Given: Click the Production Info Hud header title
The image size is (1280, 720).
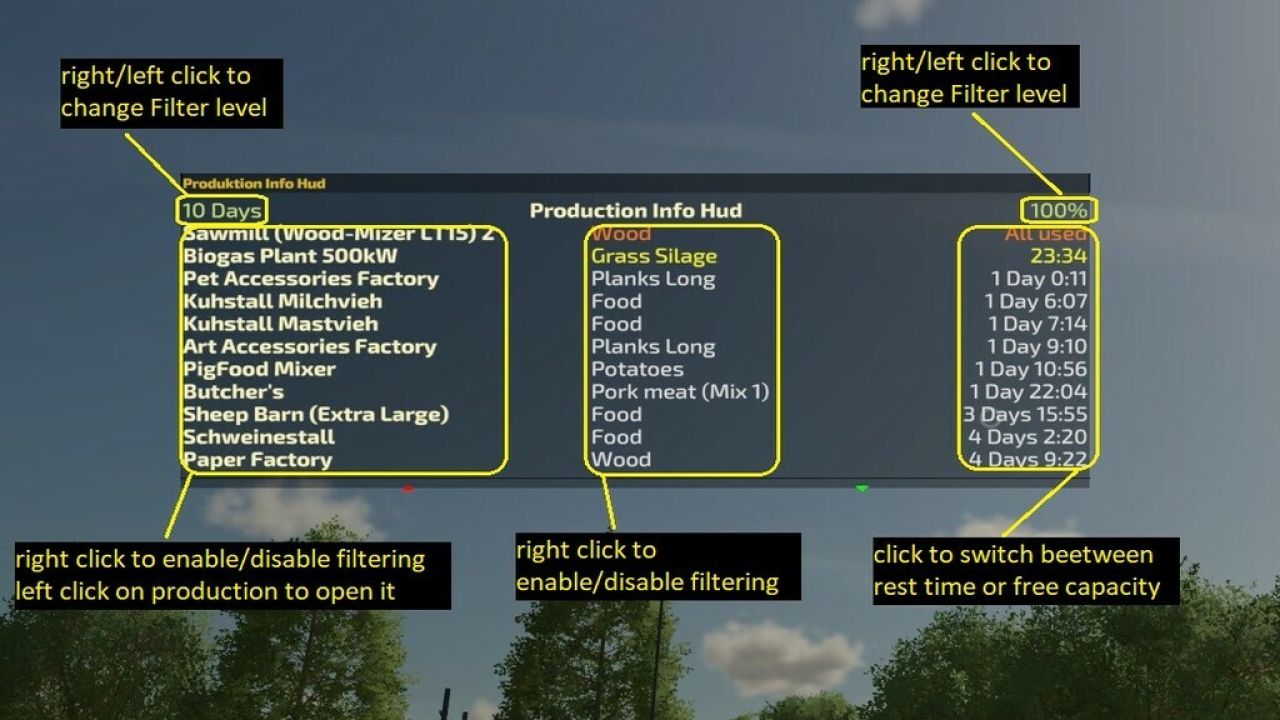Looking at the screenshot, I should tap(637, 211).
